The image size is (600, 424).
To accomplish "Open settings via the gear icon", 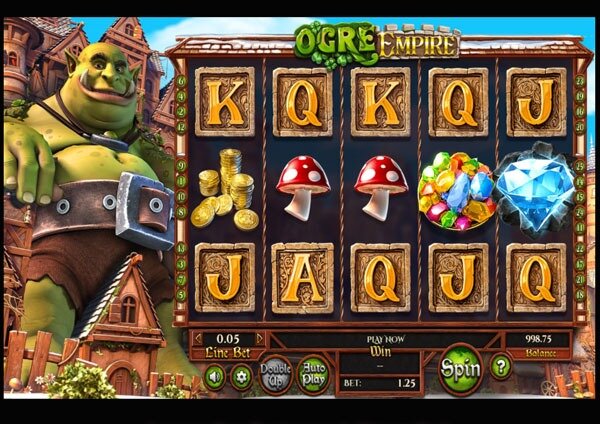I will pos(241,377).
